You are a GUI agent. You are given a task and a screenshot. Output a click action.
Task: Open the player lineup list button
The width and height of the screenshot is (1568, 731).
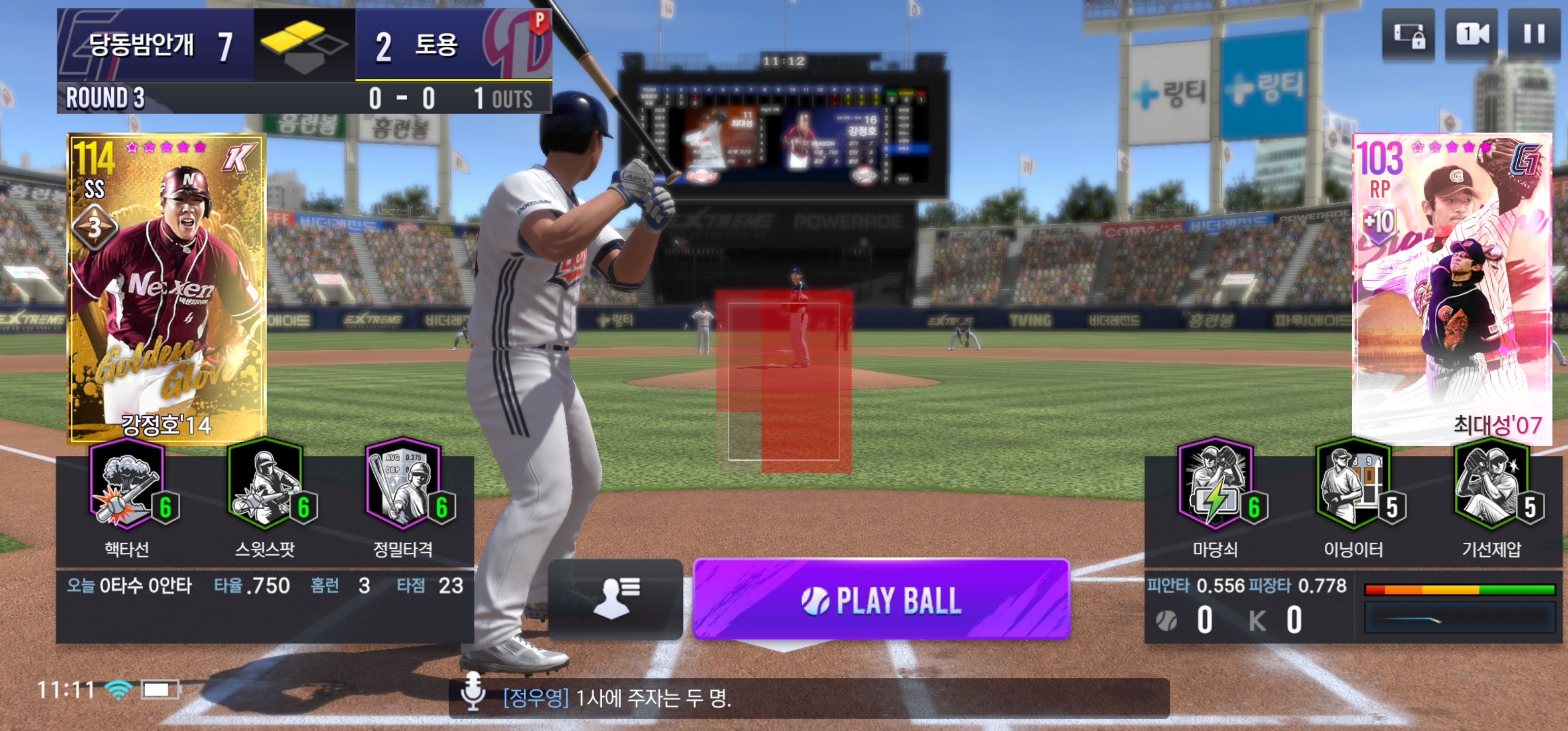click(615, 600)
